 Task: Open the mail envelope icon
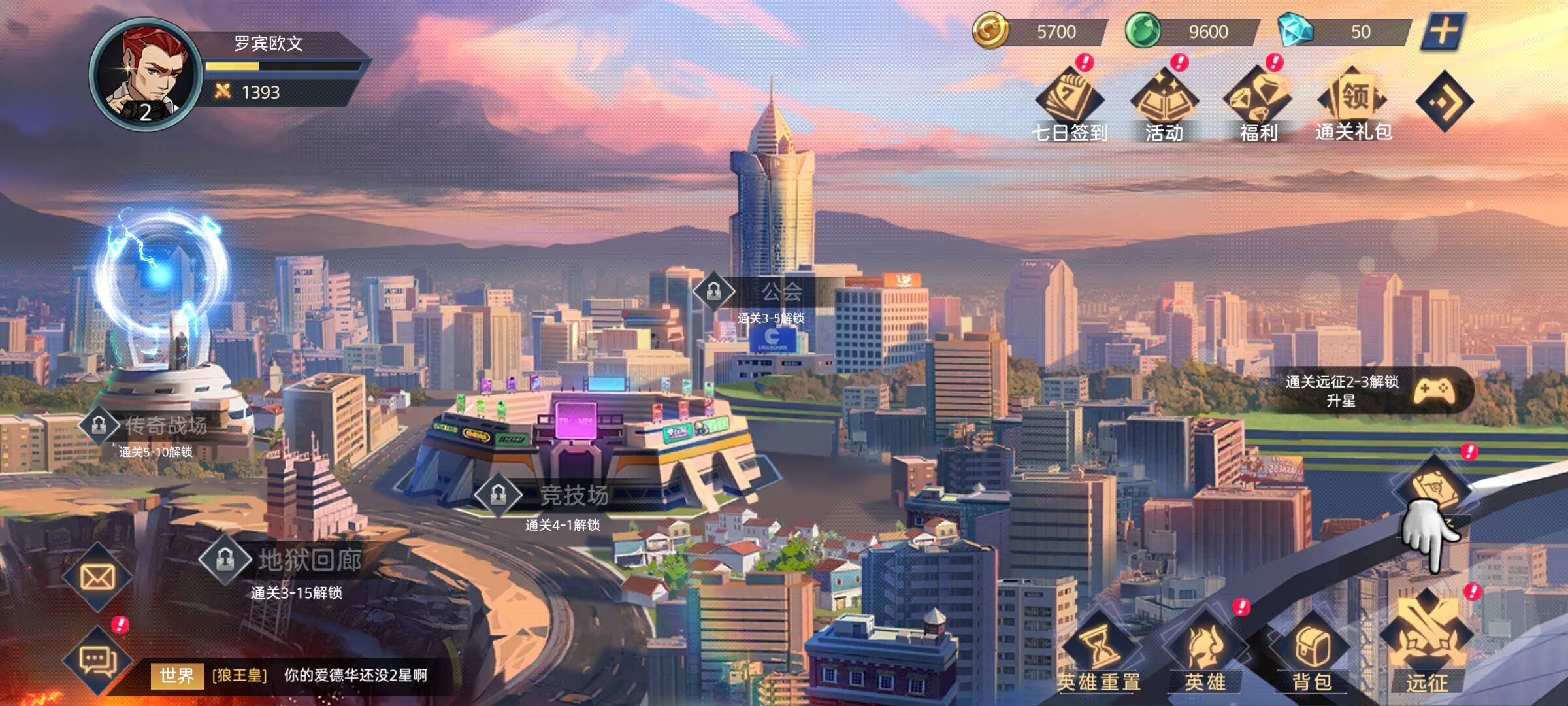[x=97, y=577]
